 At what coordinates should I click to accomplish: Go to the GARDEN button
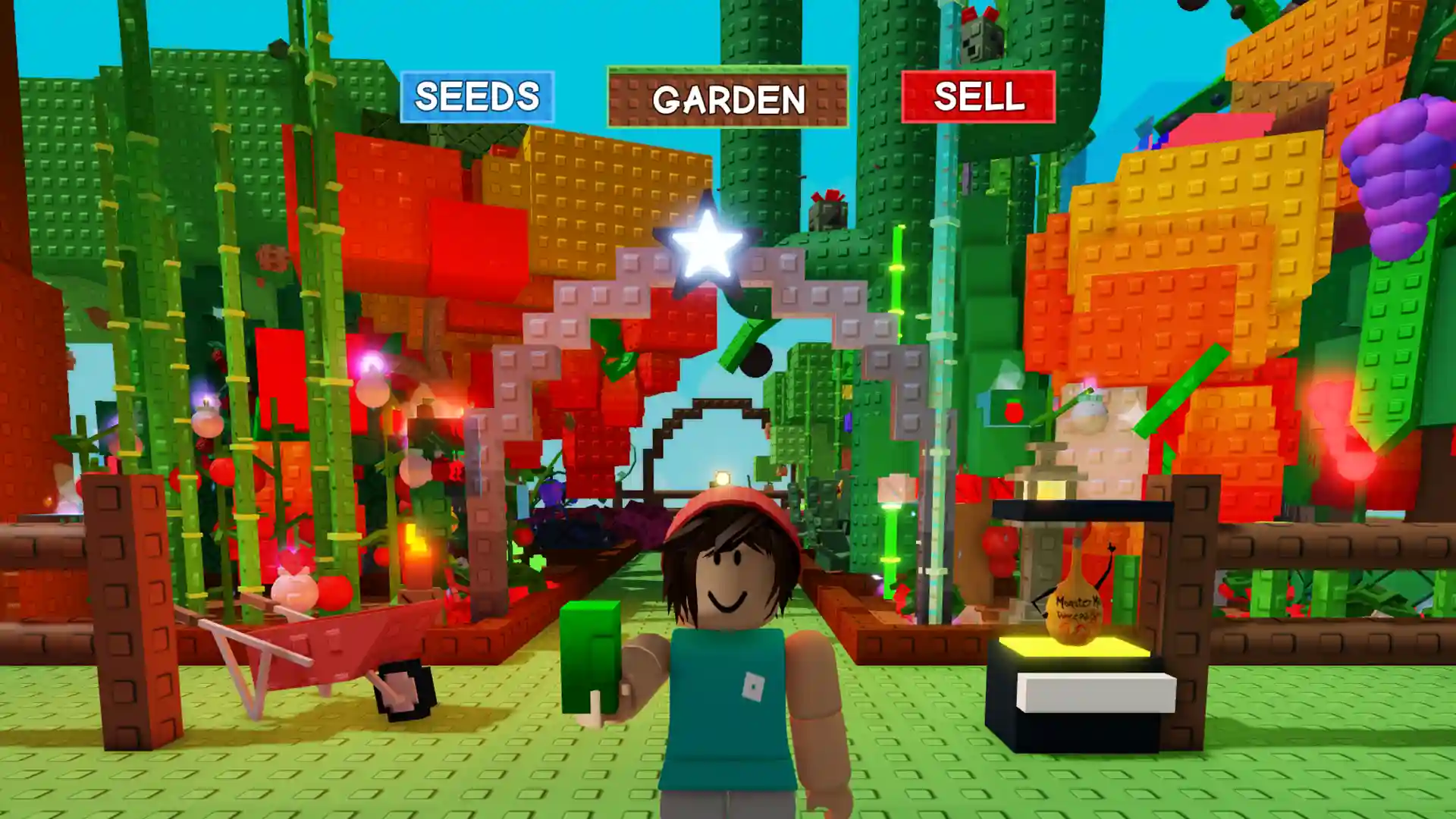tap(728, 98)
